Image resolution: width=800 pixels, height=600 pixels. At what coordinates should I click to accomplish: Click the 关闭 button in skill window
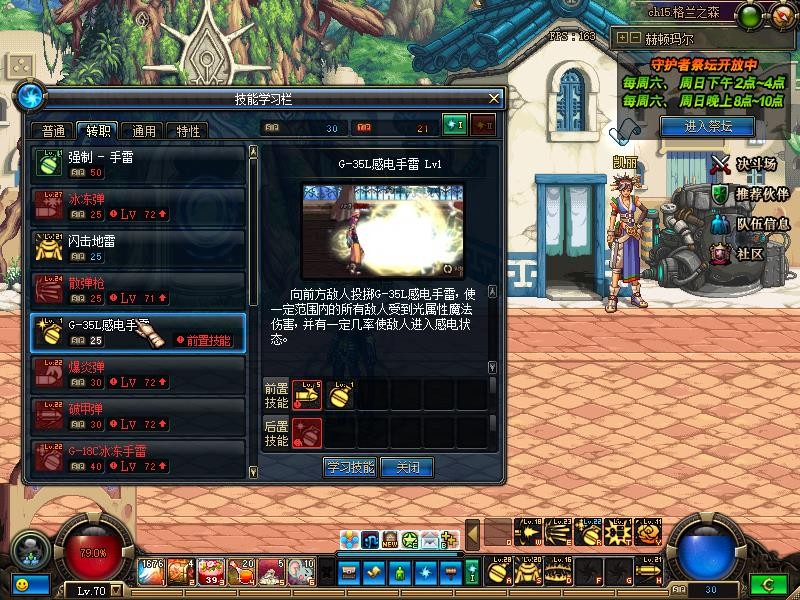point(407,467)
